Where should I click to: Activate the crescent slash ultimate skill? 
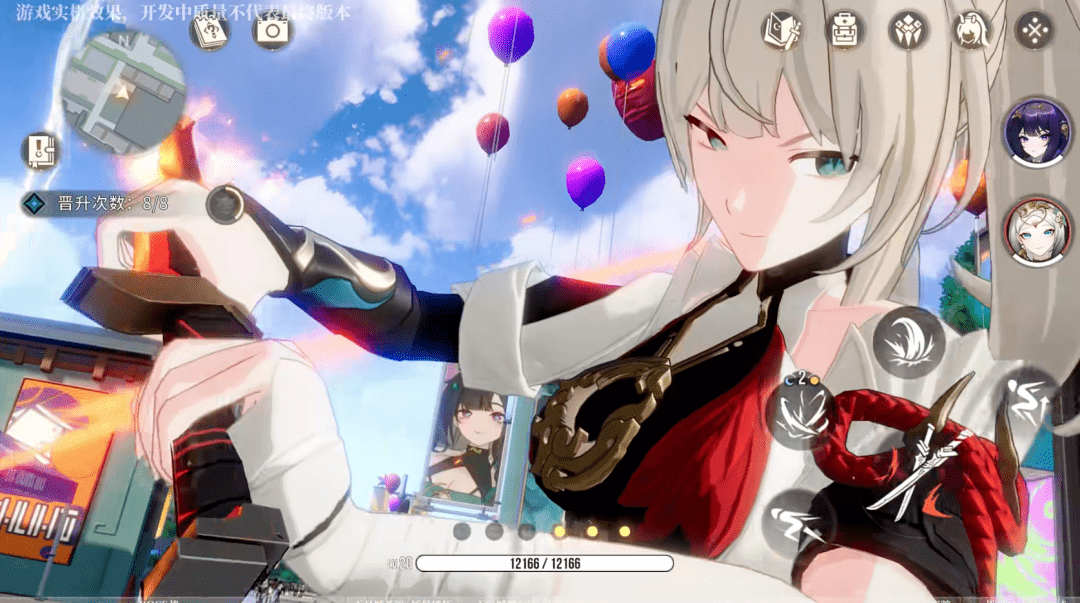(909, 342)
